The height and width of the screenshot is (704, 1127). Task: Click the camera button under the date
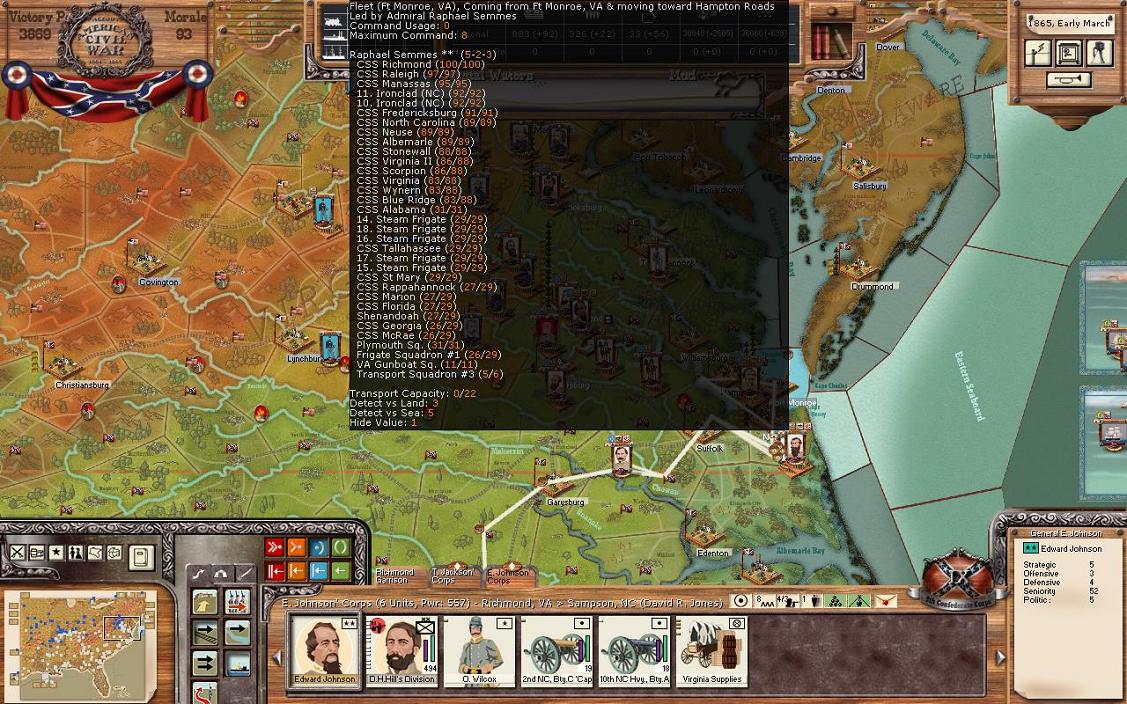click(1099, 53)
